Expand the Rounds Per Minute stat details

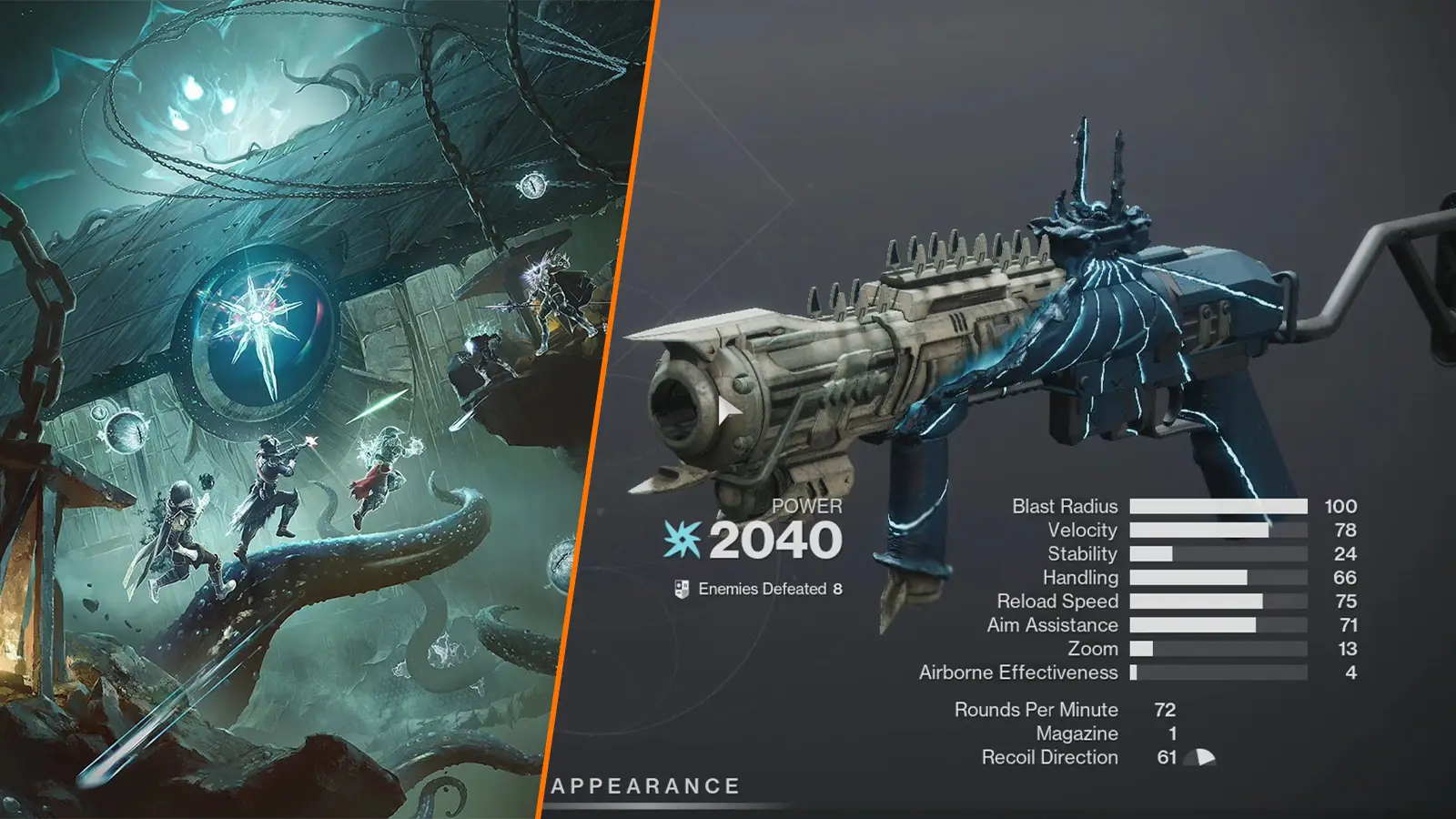point(1036,709)
